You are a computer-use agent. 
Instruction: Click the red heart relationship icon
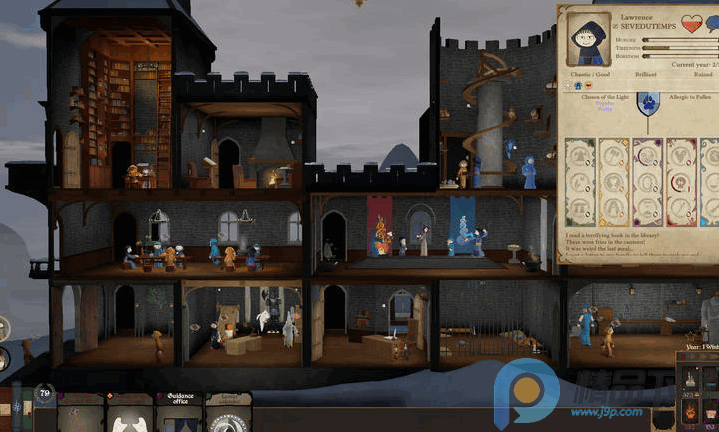(691, 23)
